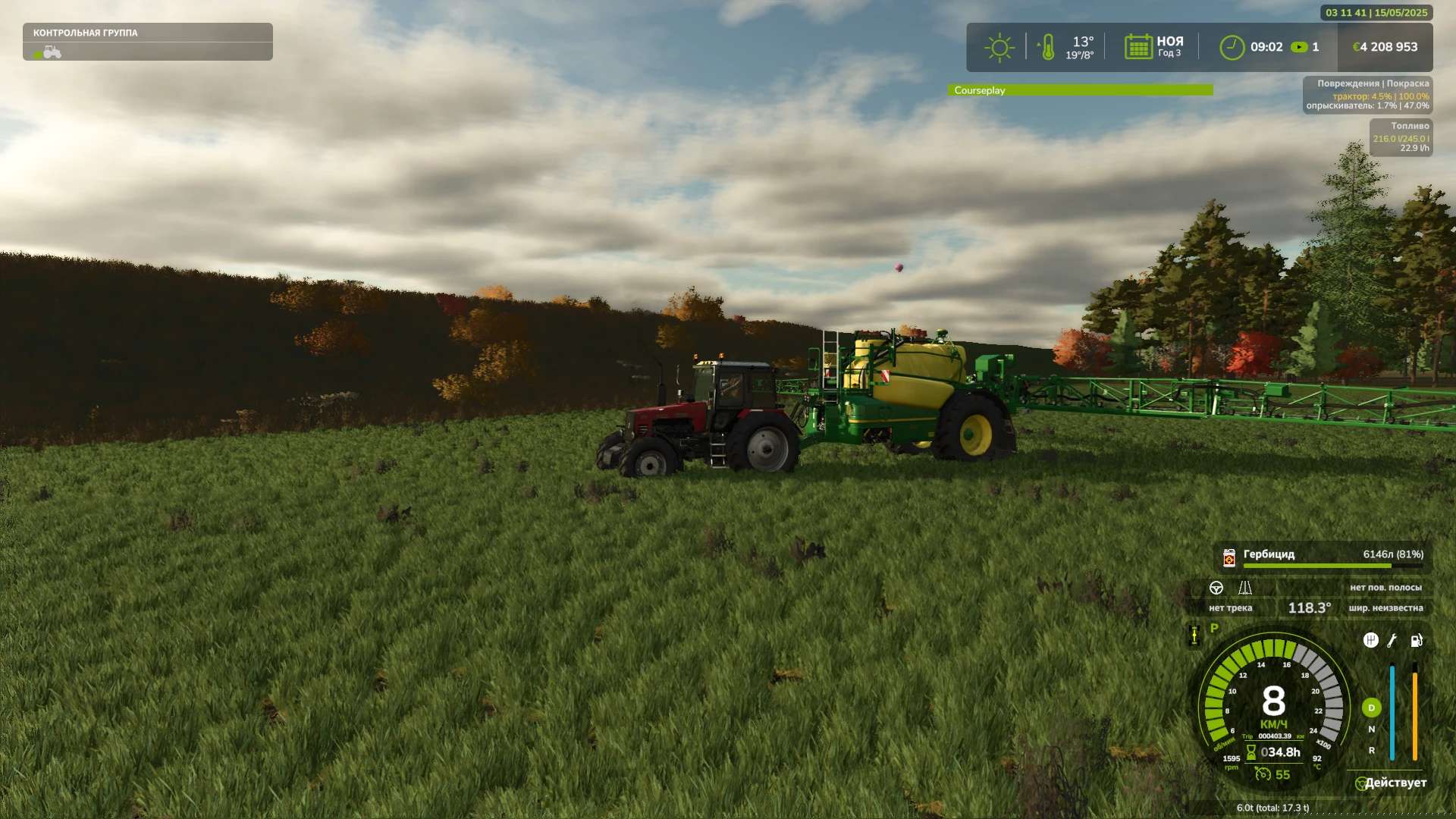The height and width of the screenshot is (819, 1456).
Task: Select the R reverse gear
Action: click(x=1371, y=751)
